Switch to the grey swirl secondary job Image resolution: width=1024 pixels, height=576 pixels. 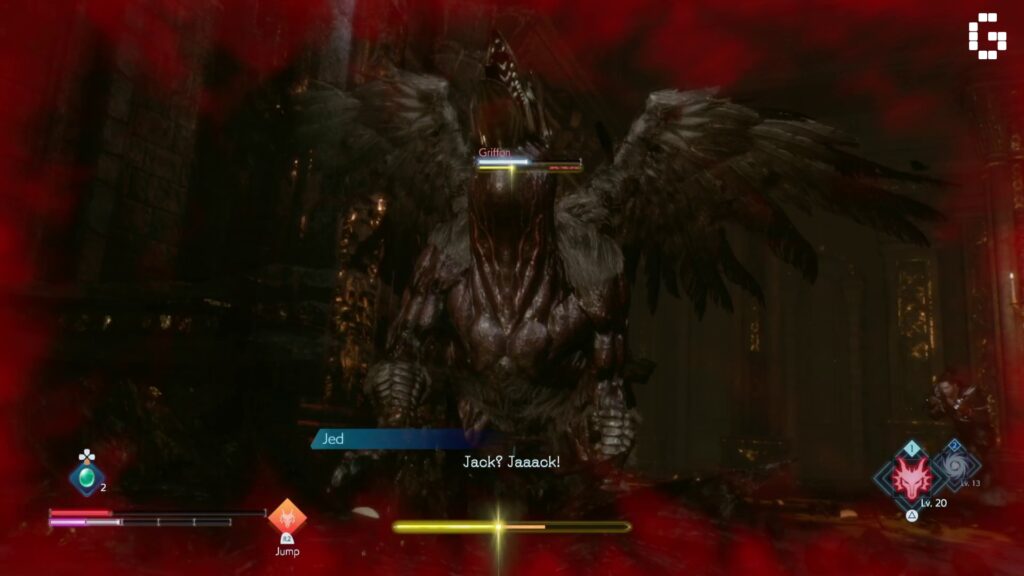[x=957, y=464]
